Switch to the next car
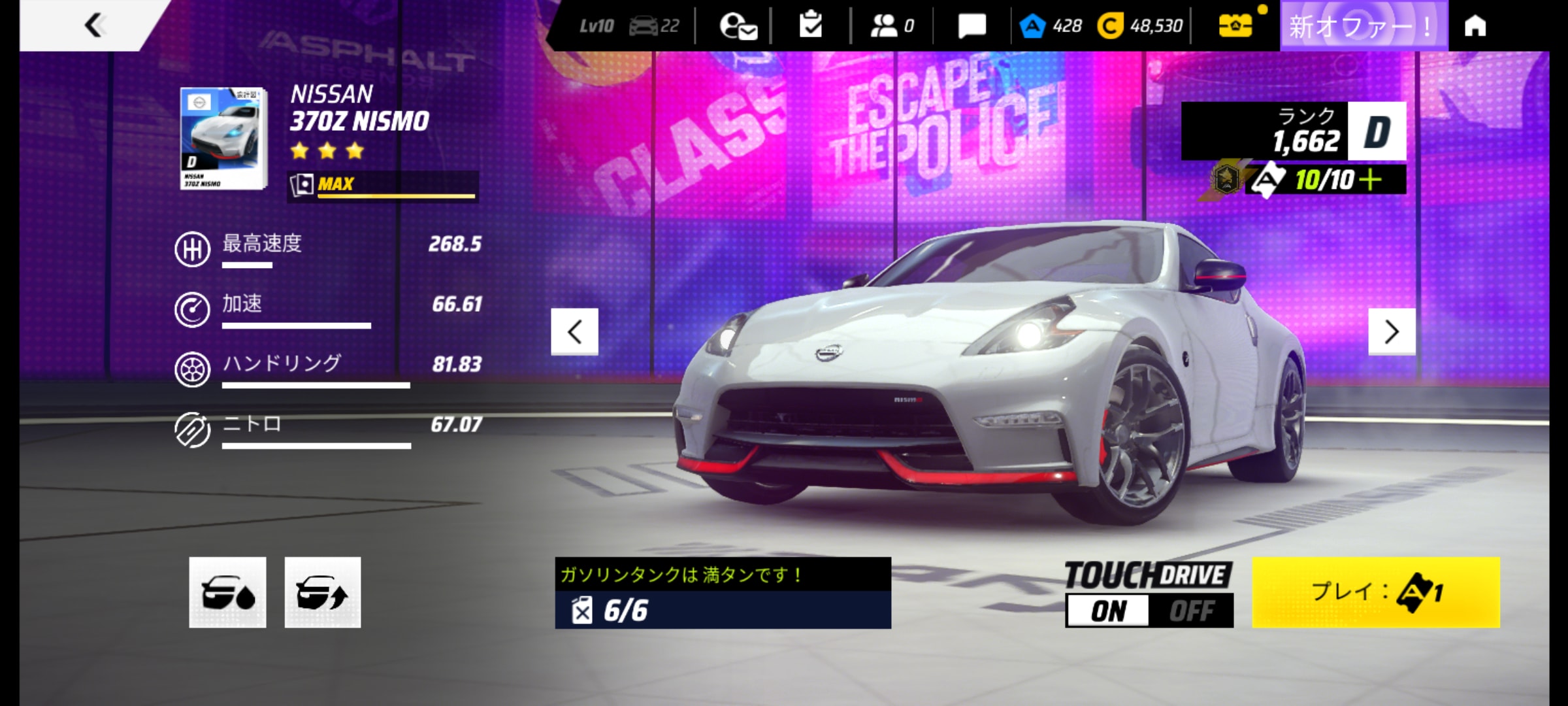 pyautogui.click(x=1392, y=331)
